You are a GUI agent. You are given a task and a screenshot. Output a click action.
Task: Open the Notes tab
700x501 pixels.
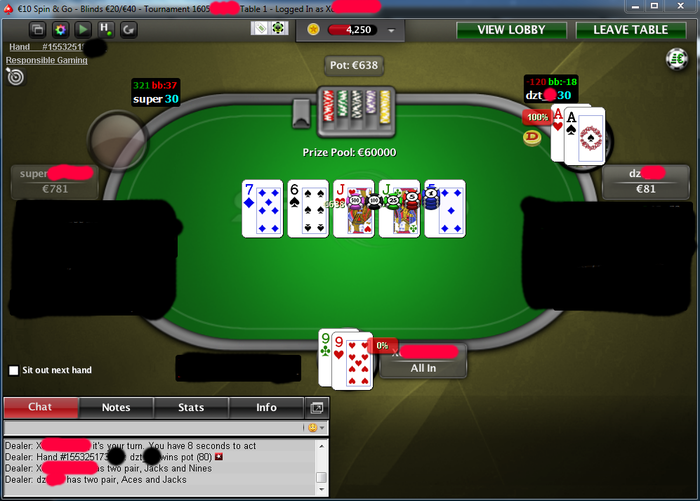(116, 407)
